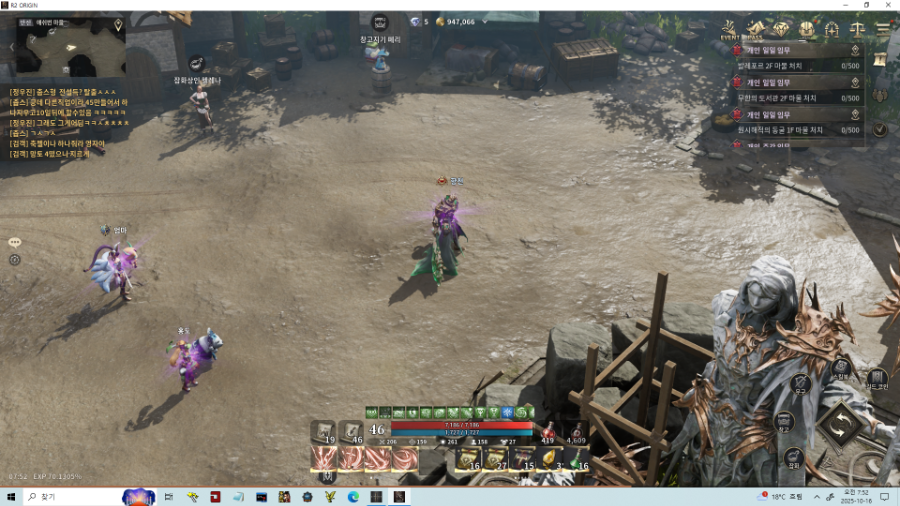The width and height of the screenshot is (900, 506).
Task: Open the quest scroll side icon
Action: (x=880, y=61)
